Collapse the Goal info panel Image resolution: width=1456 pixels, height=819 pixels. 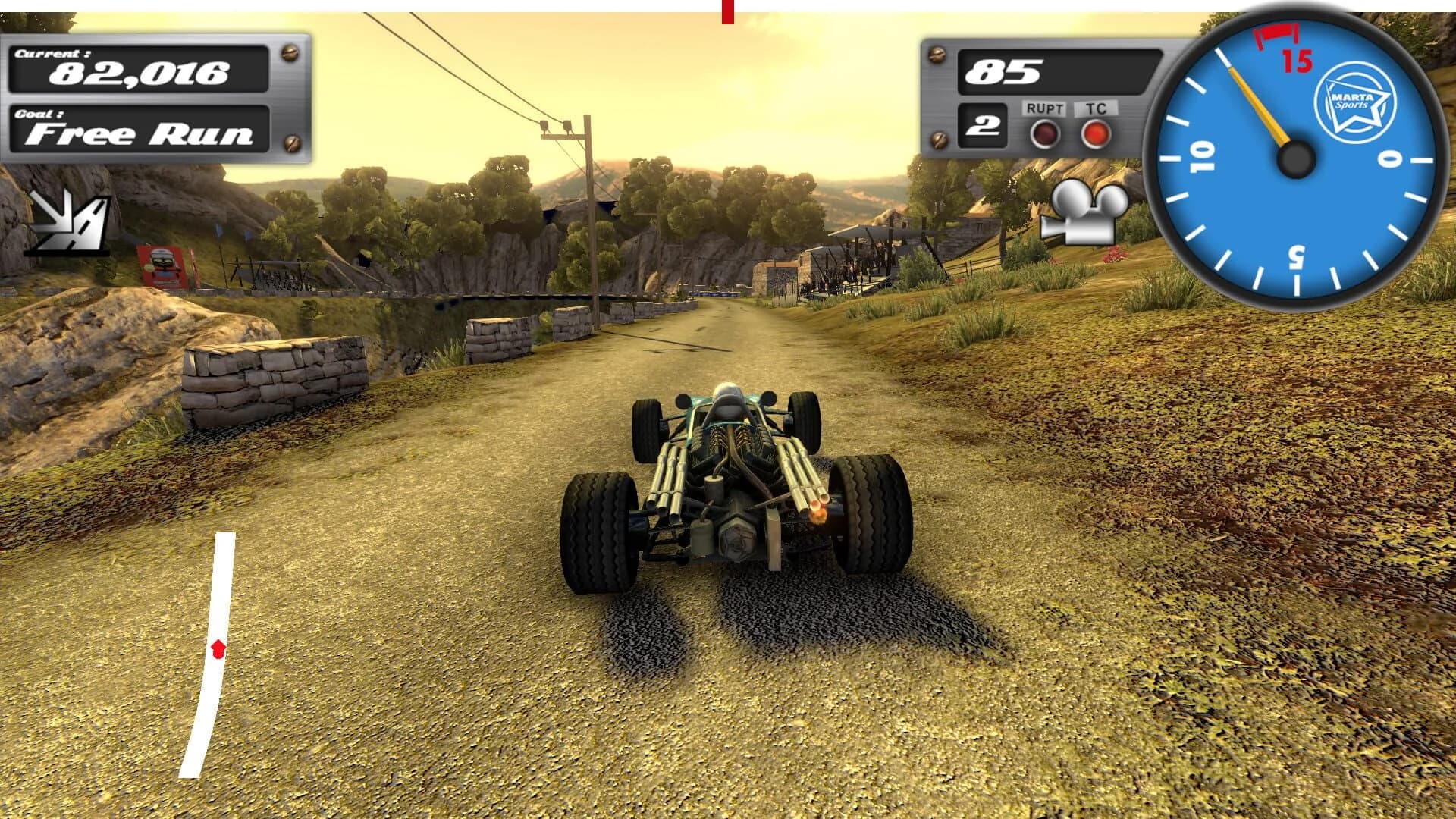140,130
